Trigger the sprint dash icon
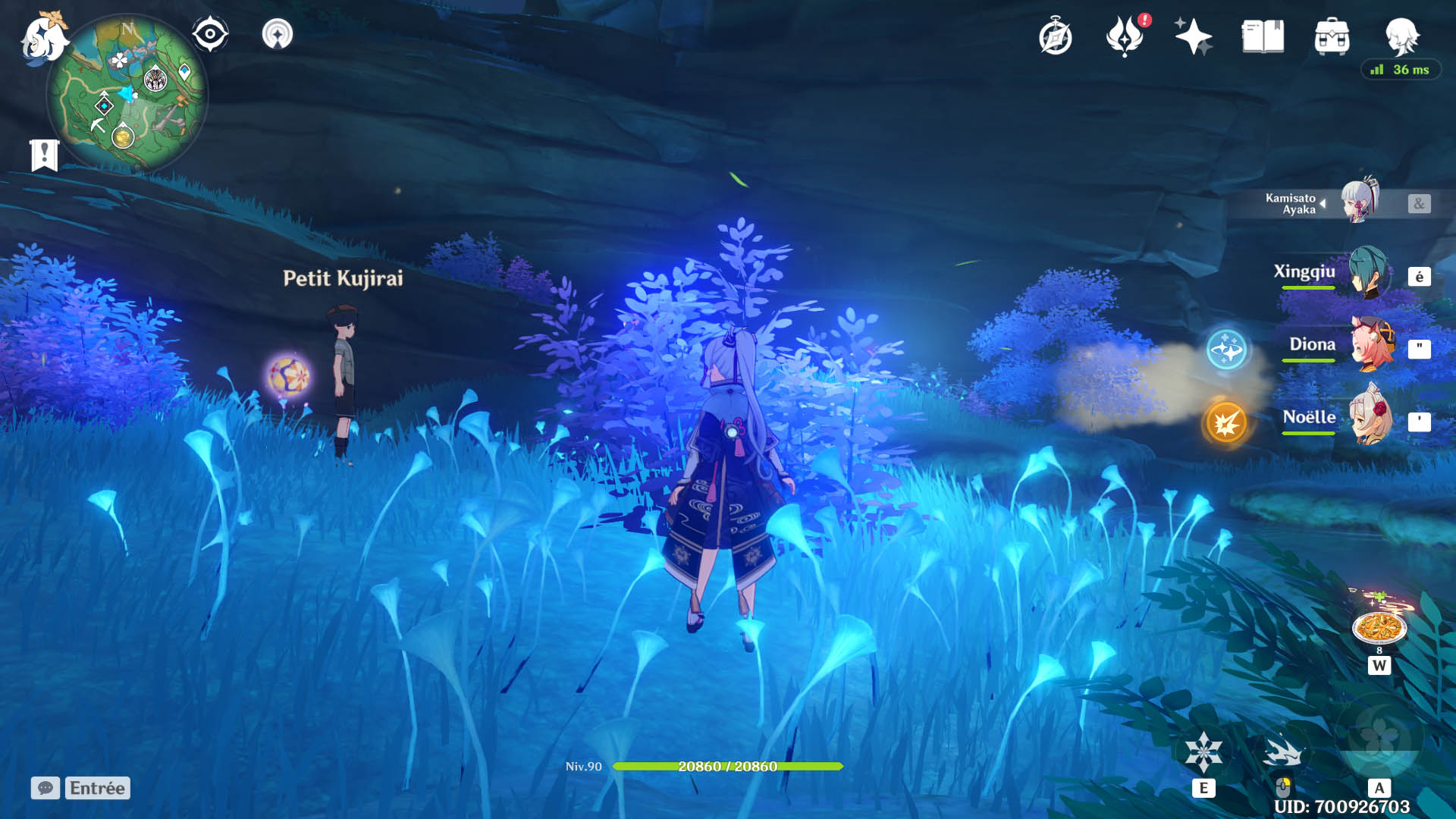The height and width of the screenshot is (819, 1456). click(x=1282, y=754)
